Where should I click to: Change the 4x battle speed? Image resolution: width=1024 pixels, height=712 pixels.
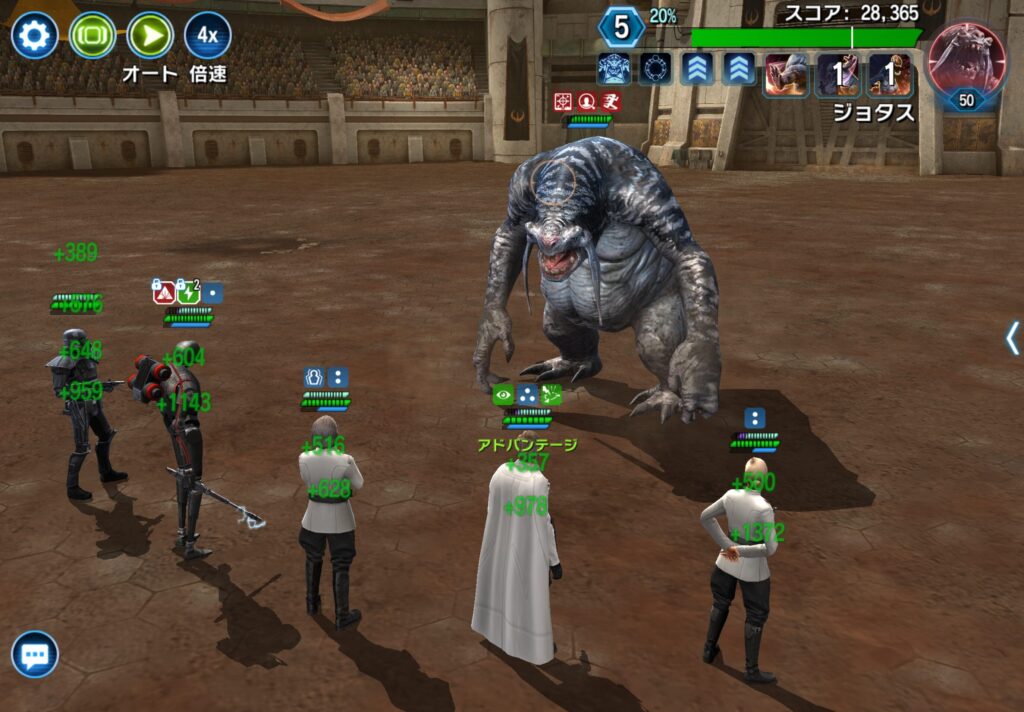tap(208, 36)
